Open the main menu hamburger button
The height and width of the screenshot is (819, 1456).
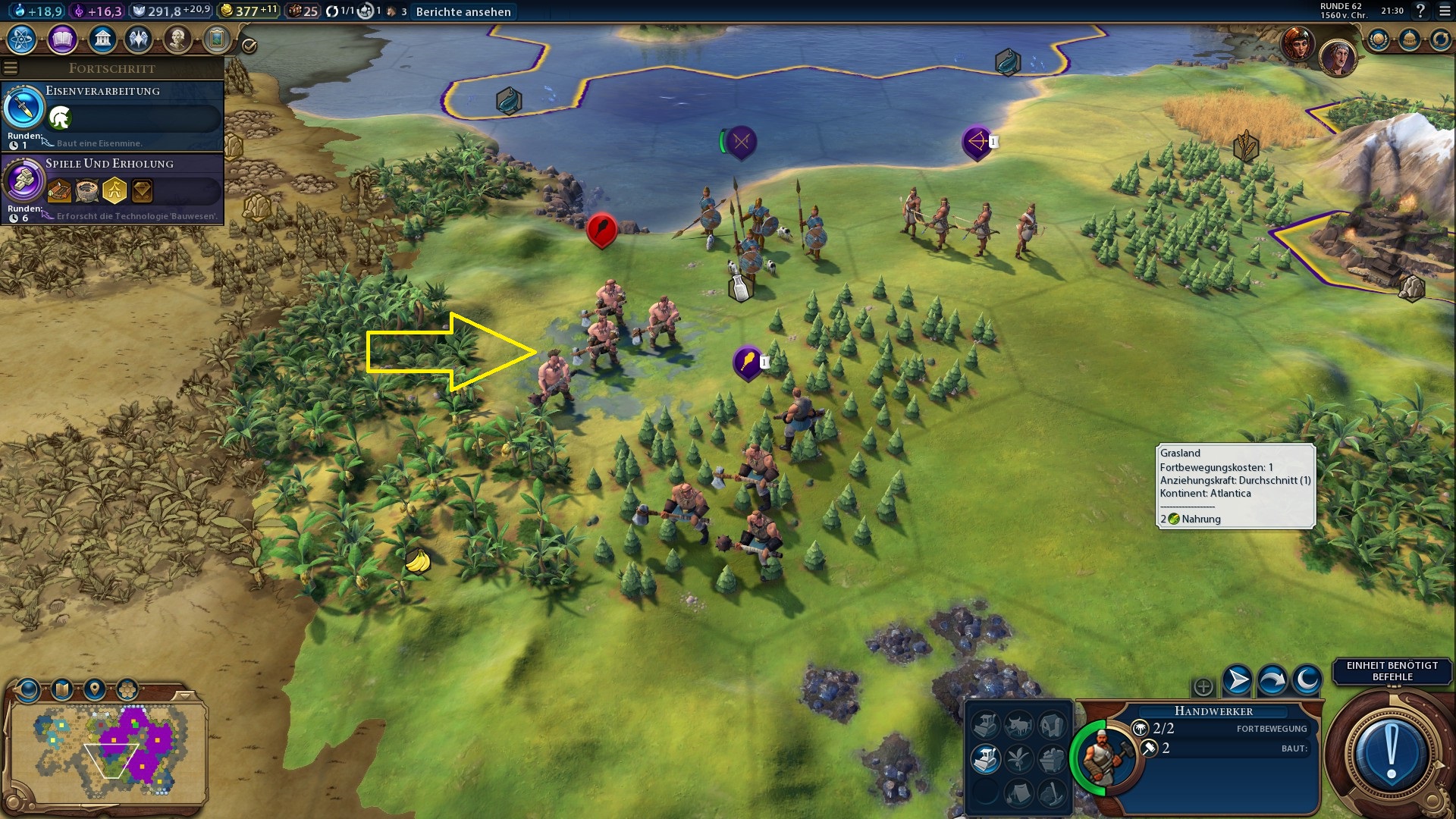tap(1445, 11)
